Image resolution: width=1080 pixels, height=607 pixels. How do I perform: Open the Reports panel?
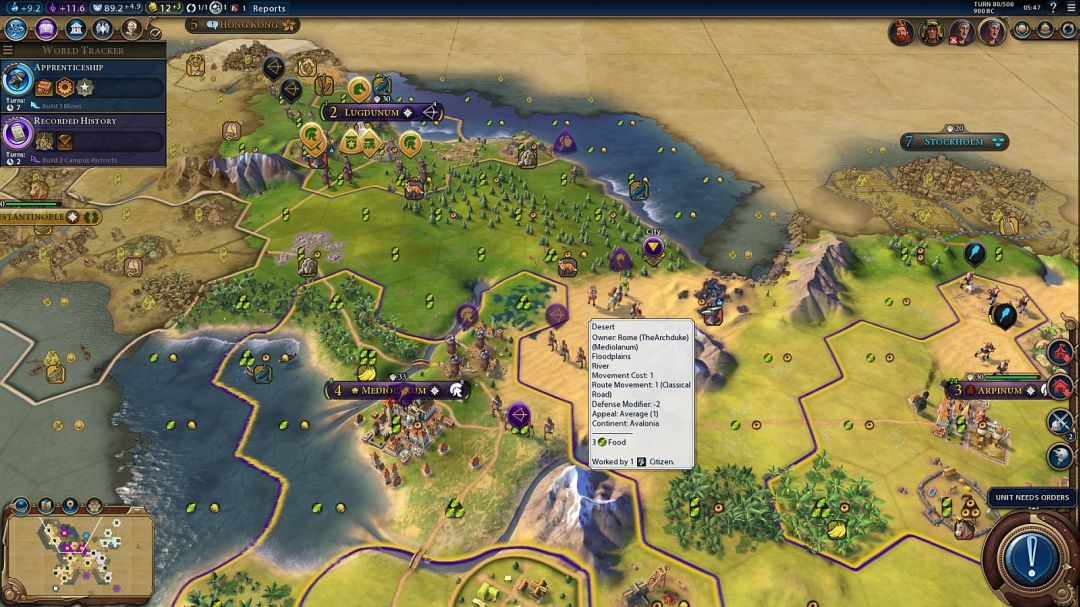[269, 8]
